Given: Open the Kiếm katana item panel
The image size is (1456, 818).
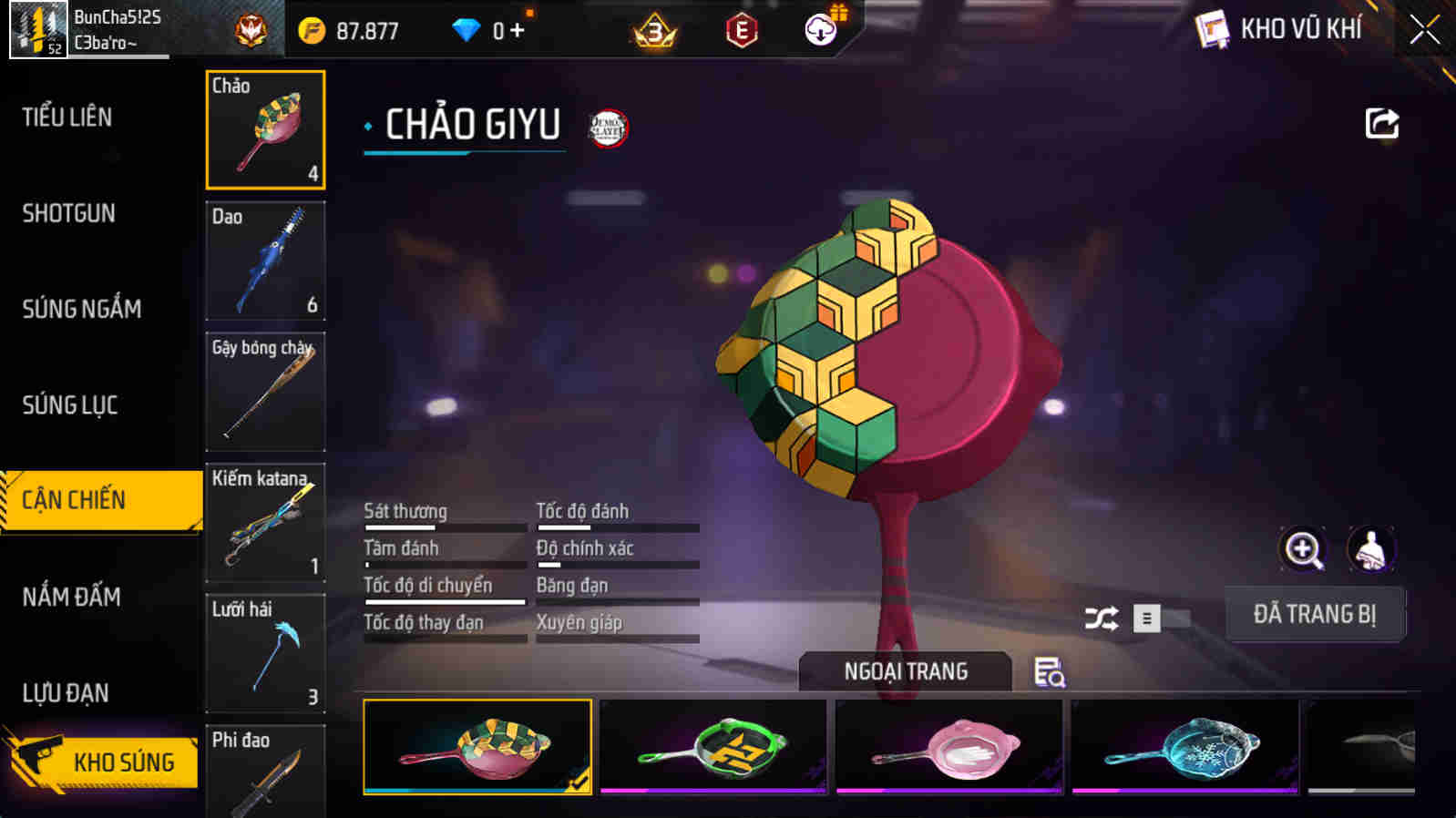Looking at the screenshot, I should tap(265, 523).
